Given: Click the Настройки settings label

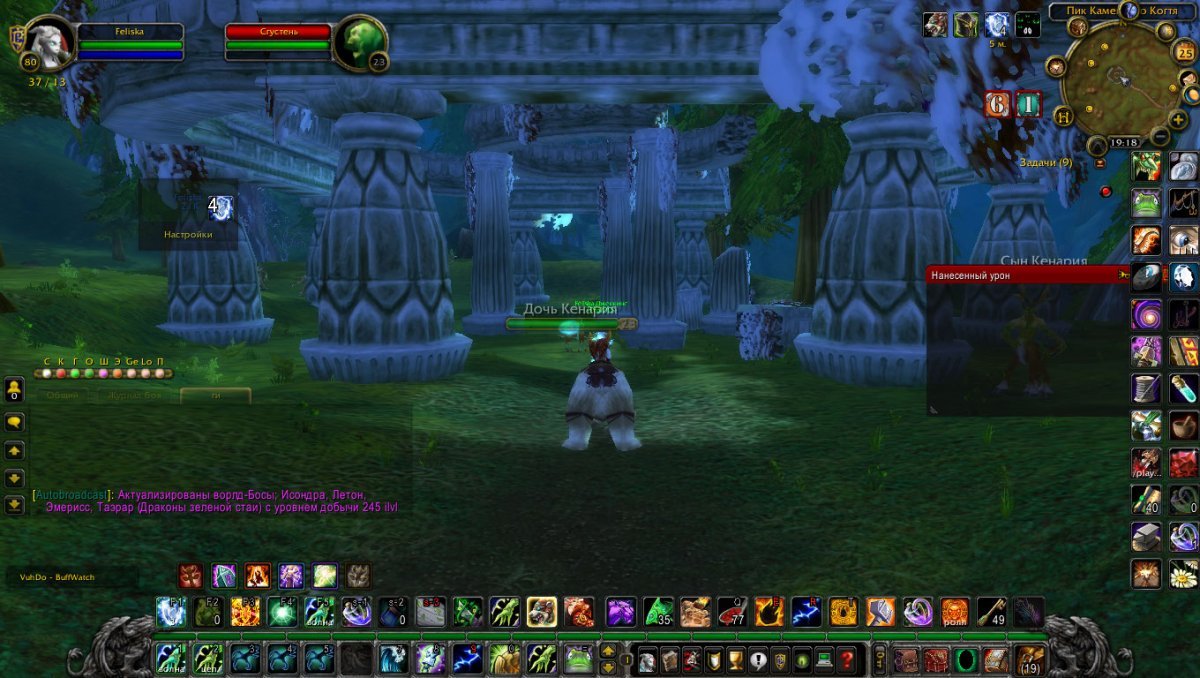Looking at the screenshot, I should coord(188,235).
